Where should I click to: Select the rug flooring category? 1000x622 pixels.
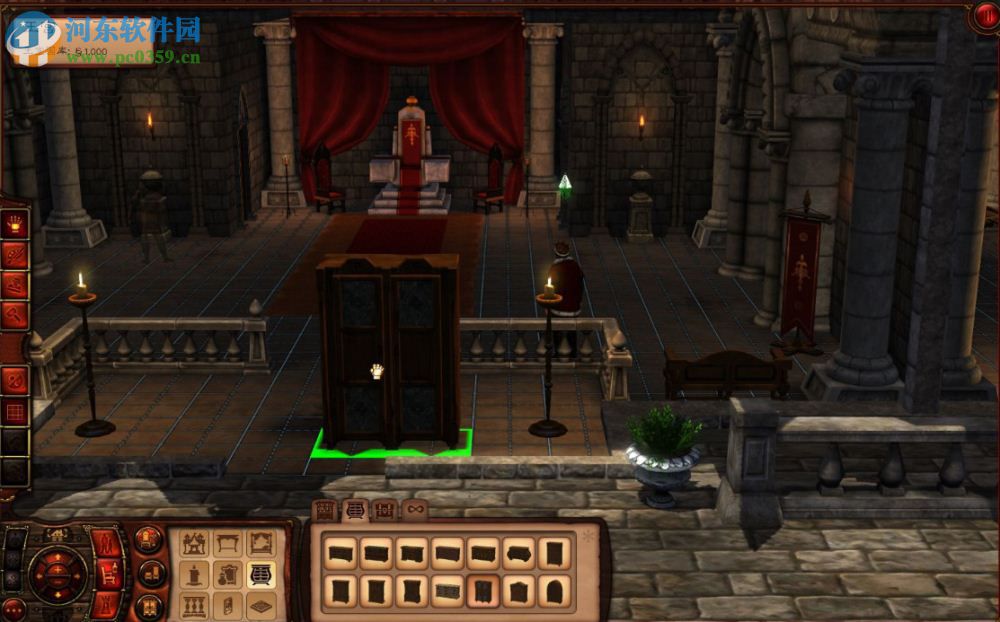click(260, 606)
